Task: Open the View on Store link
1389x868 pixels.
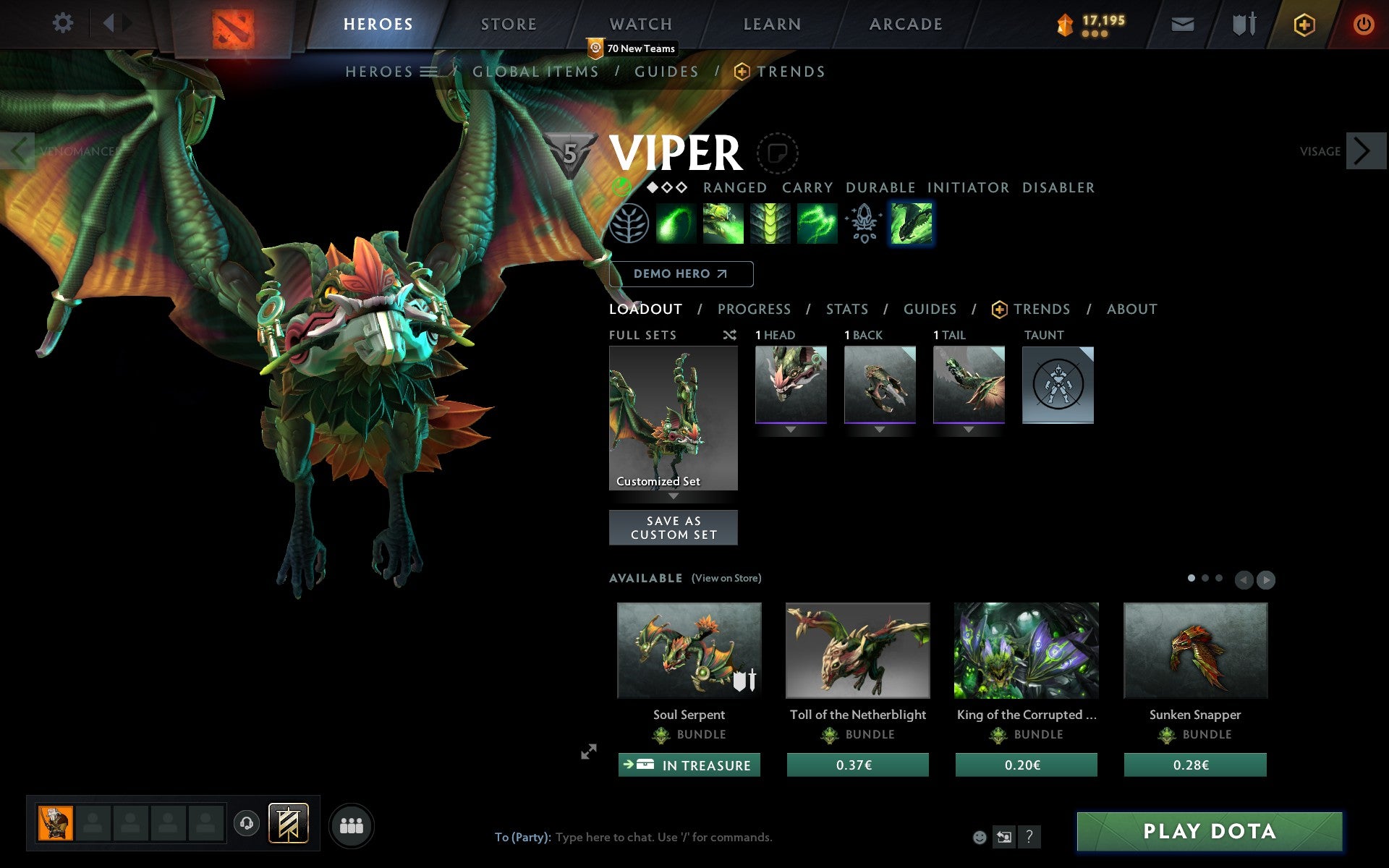Action: [x=726, y=579]
